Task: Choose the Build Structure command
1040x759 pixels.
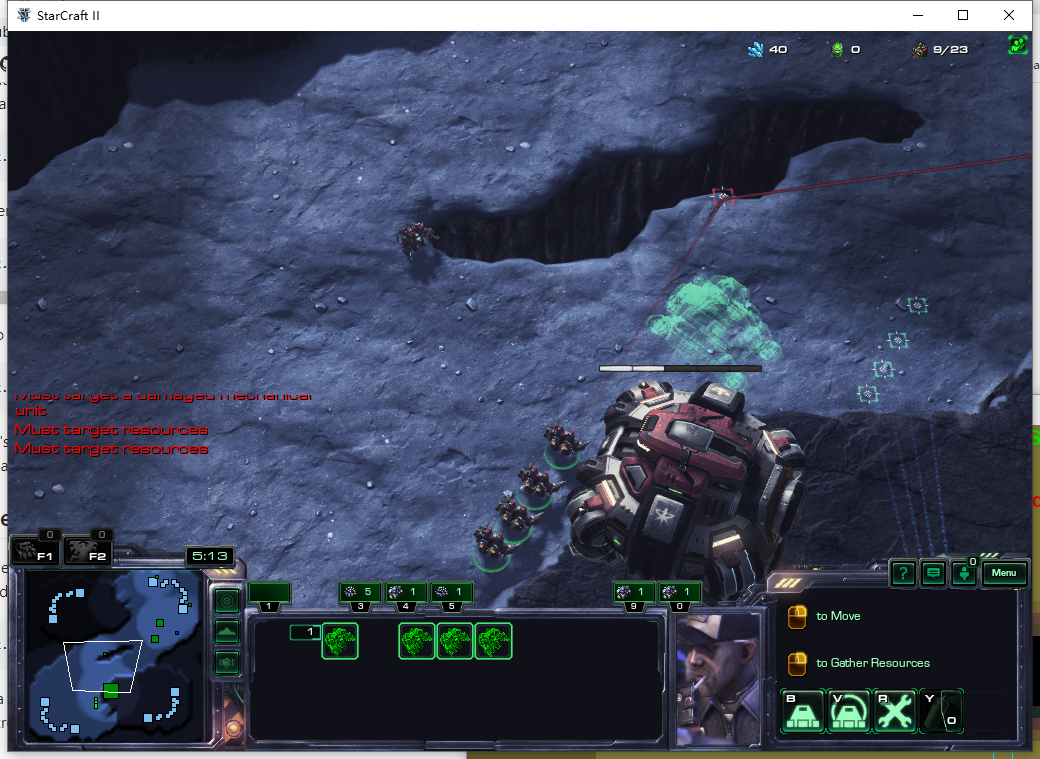Action: pos(803,711)
